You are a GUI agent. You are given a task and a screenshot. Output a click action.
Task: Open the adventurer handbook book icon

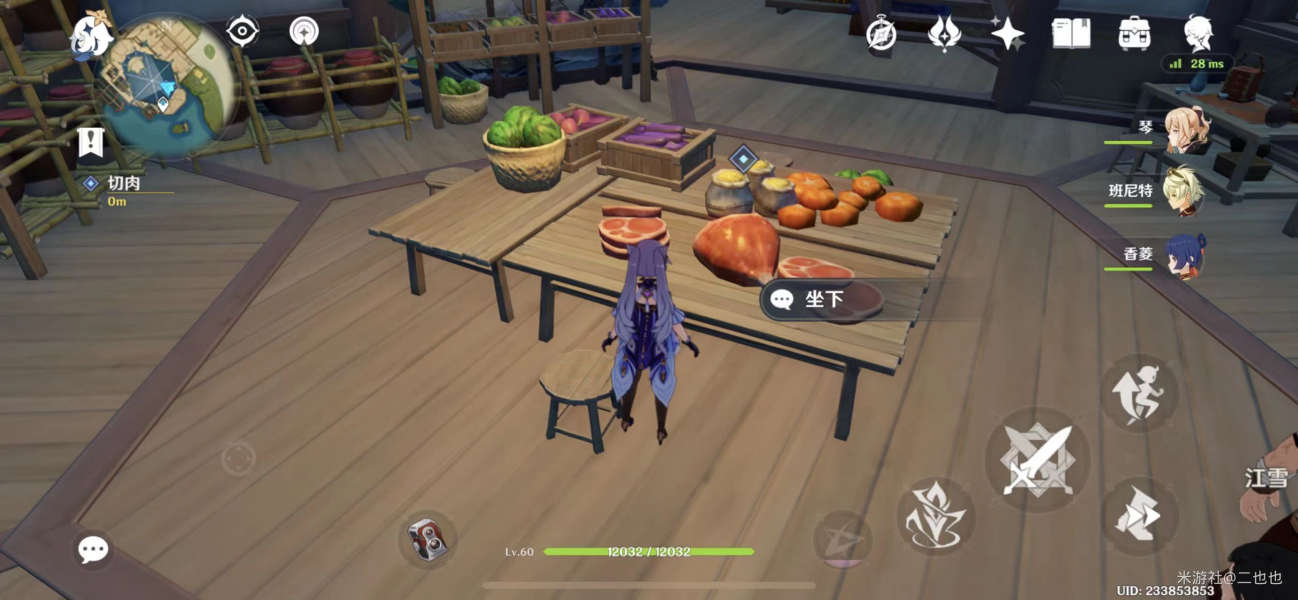1071,34
